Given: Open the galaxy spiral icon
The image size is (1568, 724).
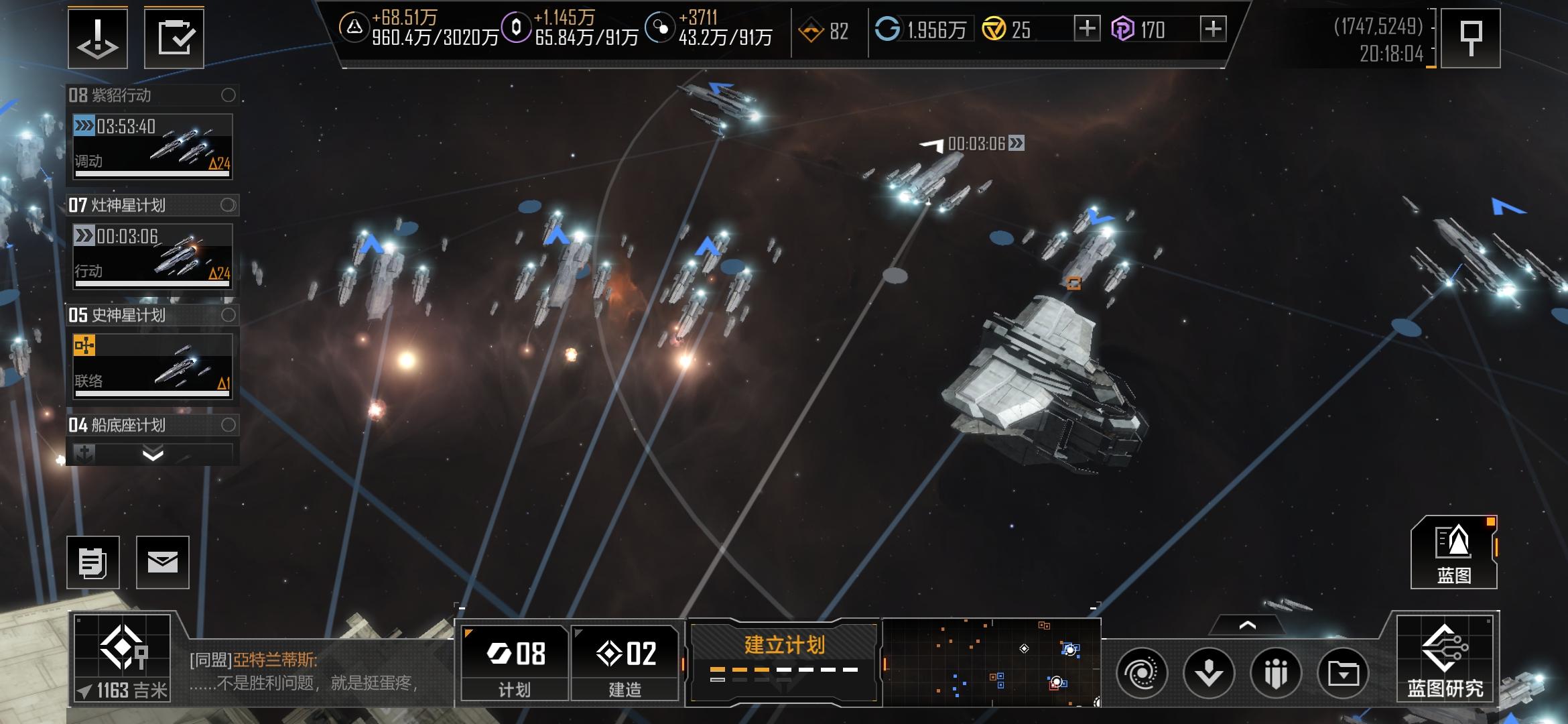Looking at the screenshot, I should tap(1142, 673).
